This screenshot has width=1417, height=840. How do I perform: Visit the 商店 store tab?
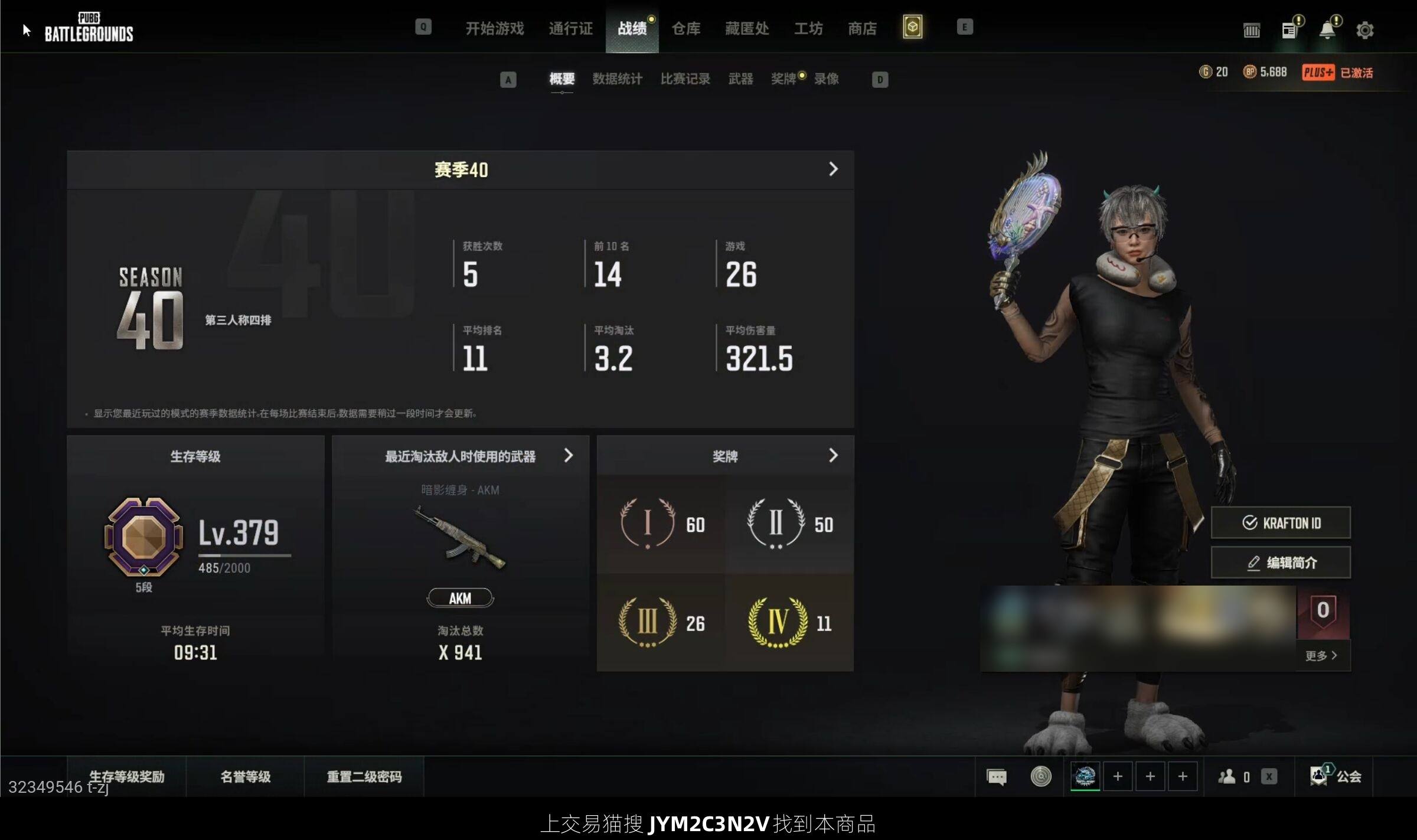[x=862, y=28]
